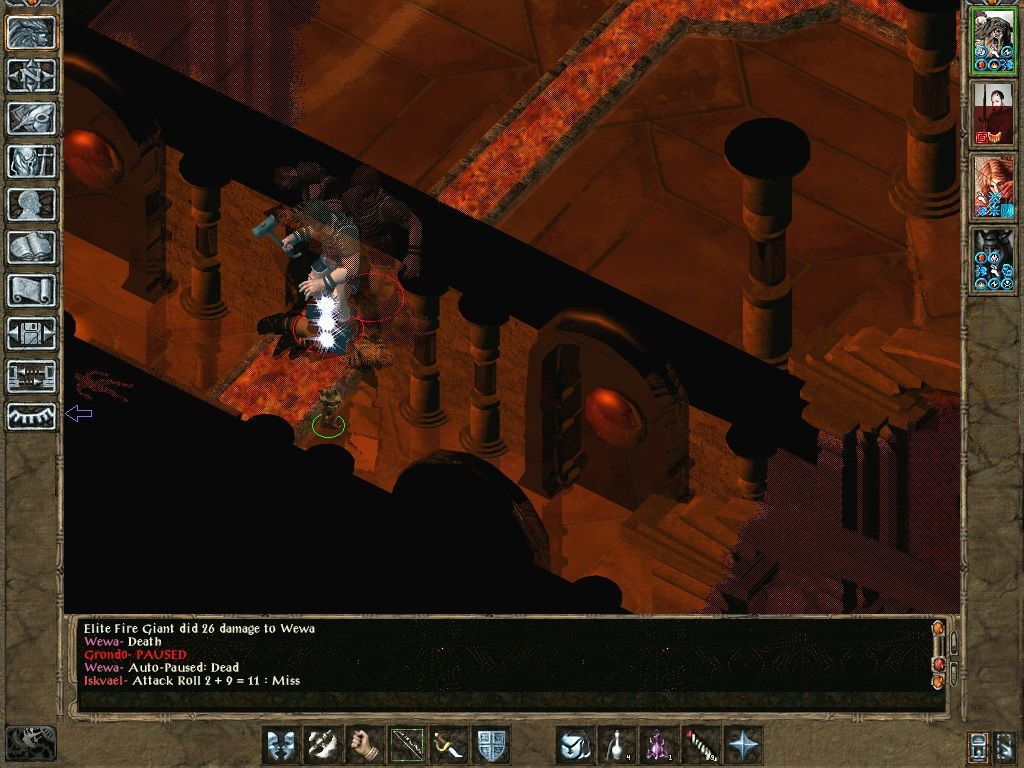Screen dimensions: 1024x768
Task: Choose the fist unarmed attack slot
Action: [x=365, y=745]
